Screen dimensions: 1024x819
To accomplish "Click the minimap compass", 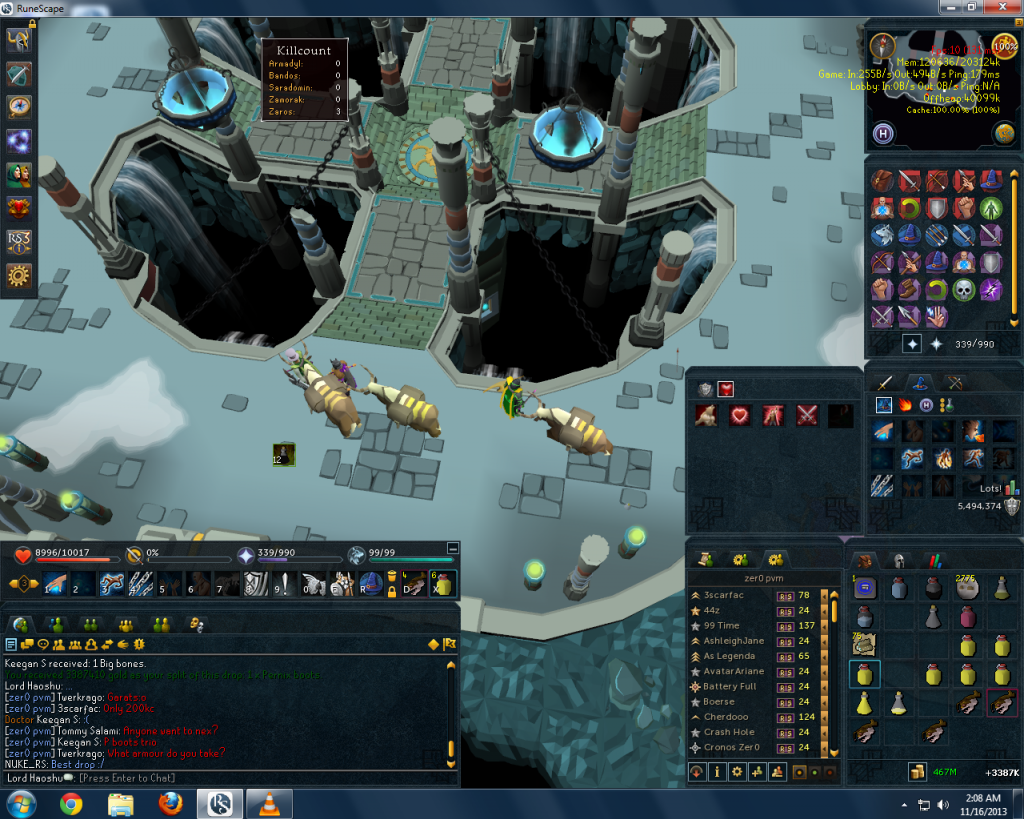I will click(x=883, y=46).
